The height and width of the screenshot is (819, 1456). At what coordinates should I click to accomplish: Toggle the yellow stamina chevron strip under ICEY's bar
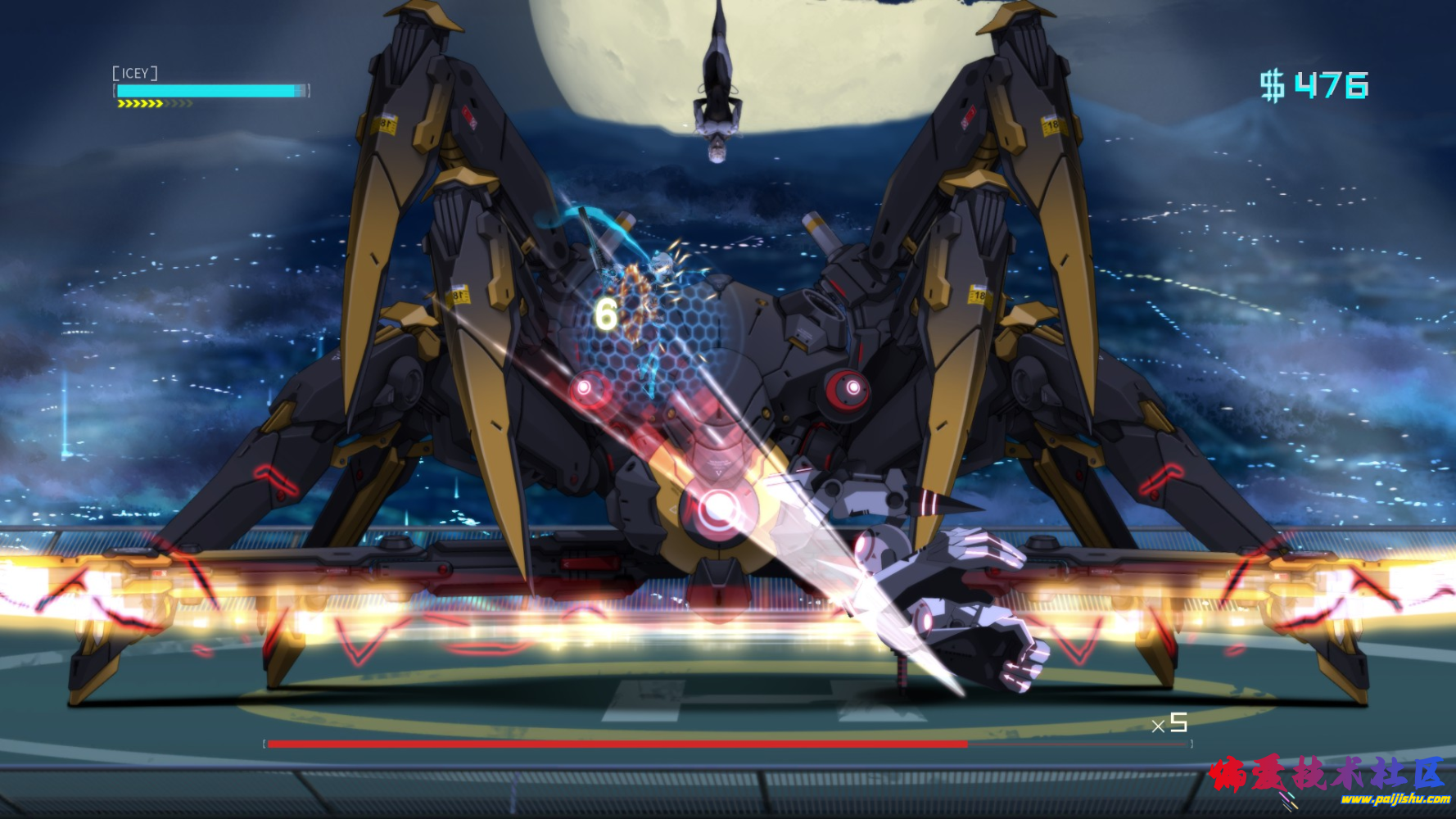point(152,105)
